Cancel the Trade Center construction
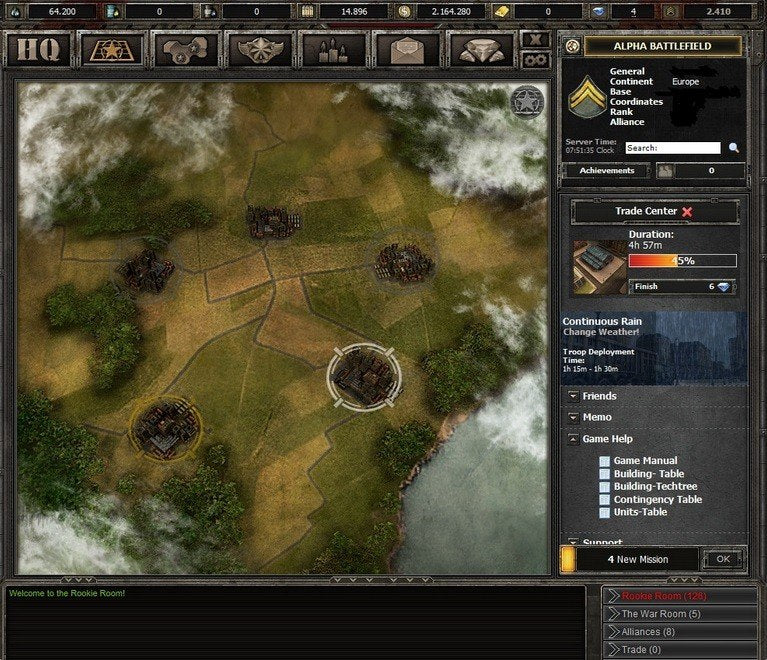 tap(687, 212)
